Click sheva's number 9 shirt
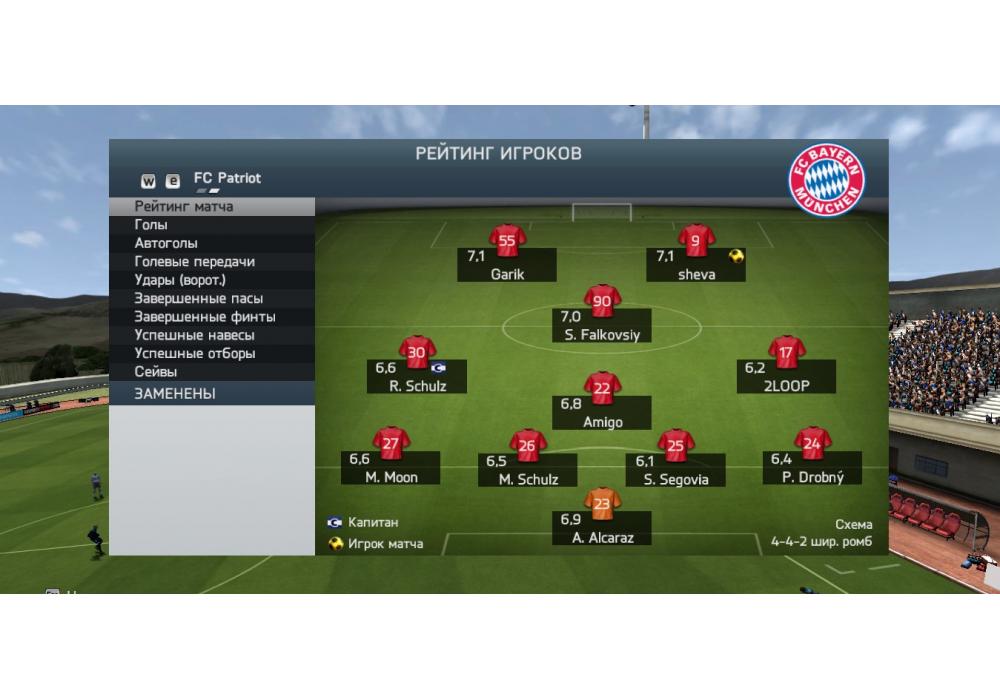This screenshot has height=700, width=1000. (696, 241)
